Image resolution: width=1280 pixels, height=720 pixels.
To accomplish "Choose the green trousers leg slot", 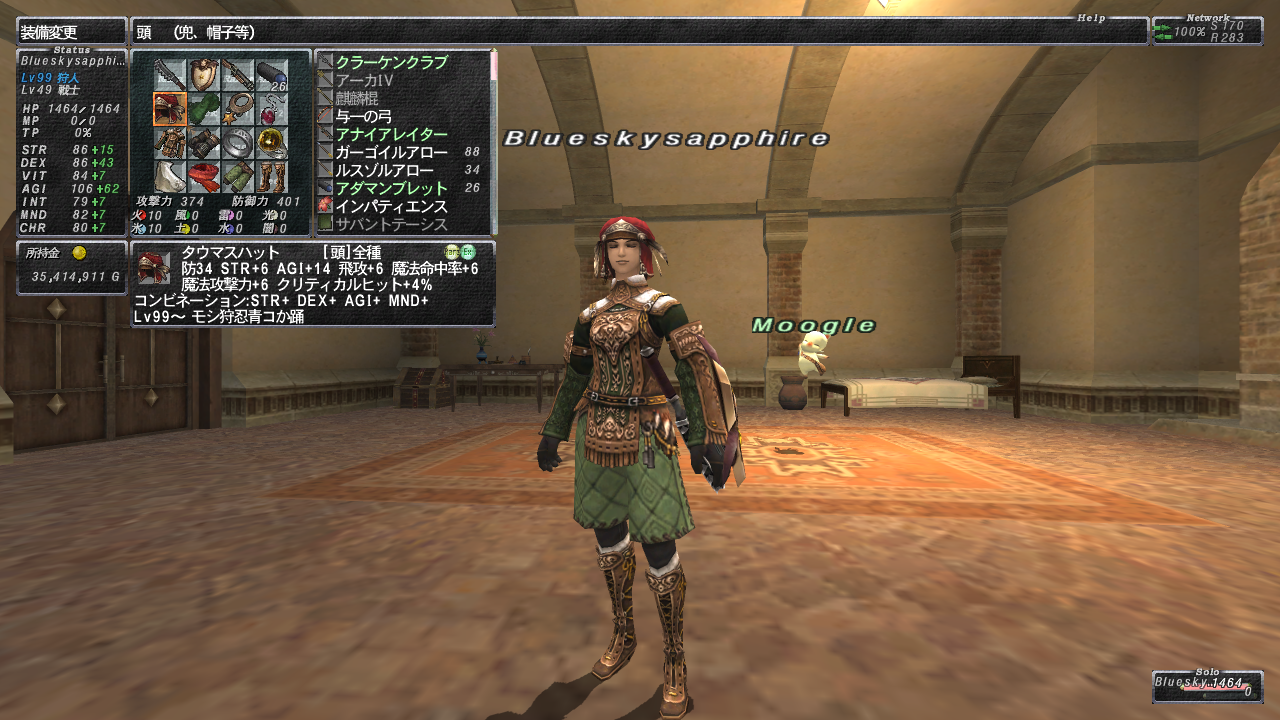I will (238, 176).
